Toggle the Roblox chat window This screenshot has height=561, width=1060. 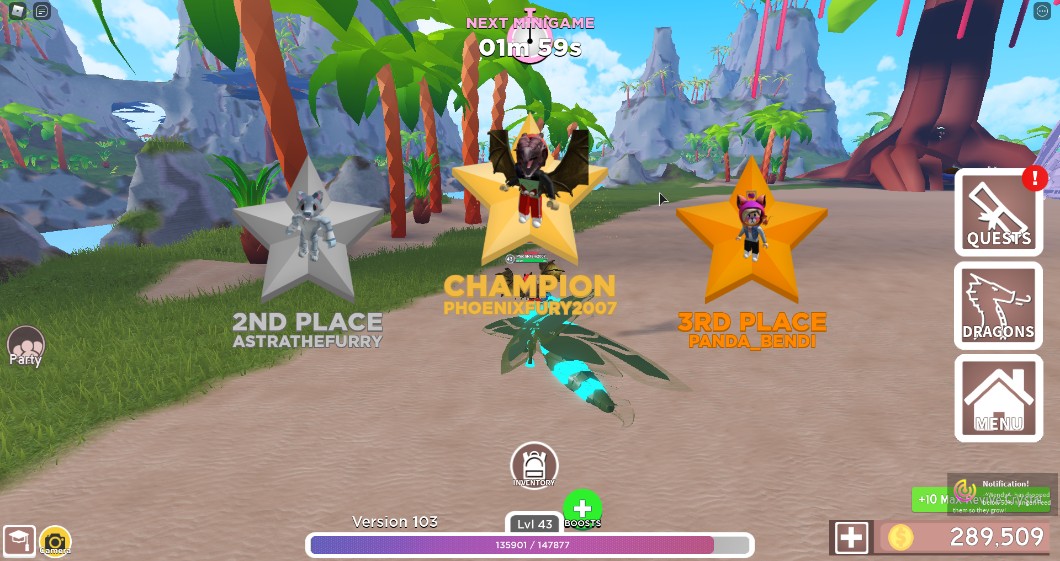coord(42,12)
